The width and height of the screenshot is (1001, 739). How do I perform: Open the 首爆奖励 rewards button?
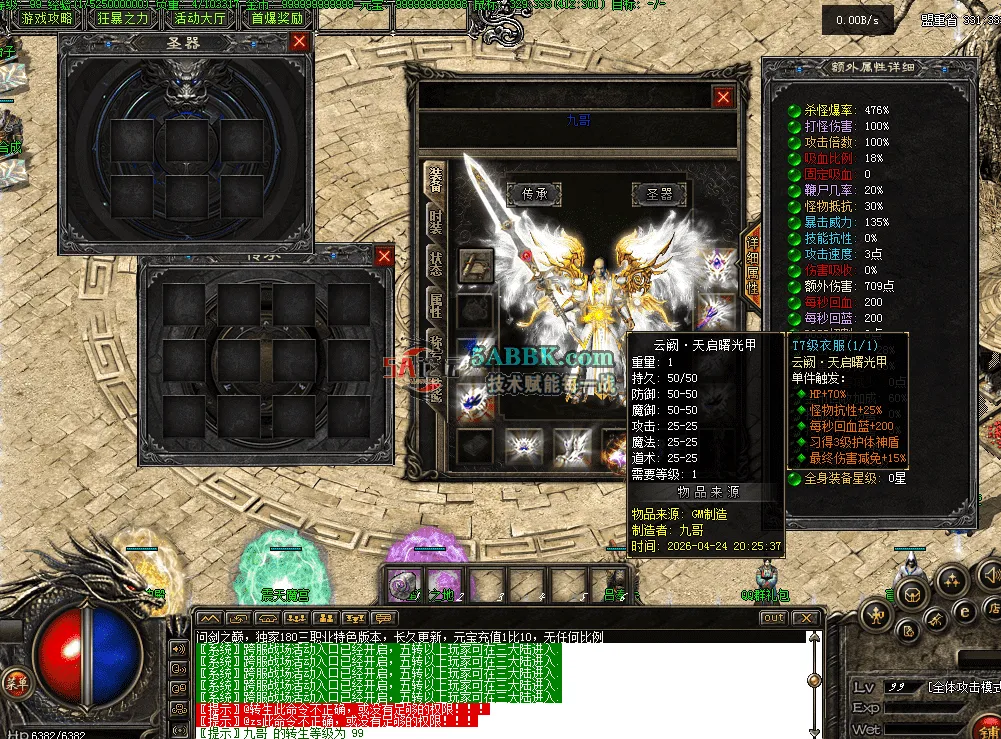tap(277, 18)
